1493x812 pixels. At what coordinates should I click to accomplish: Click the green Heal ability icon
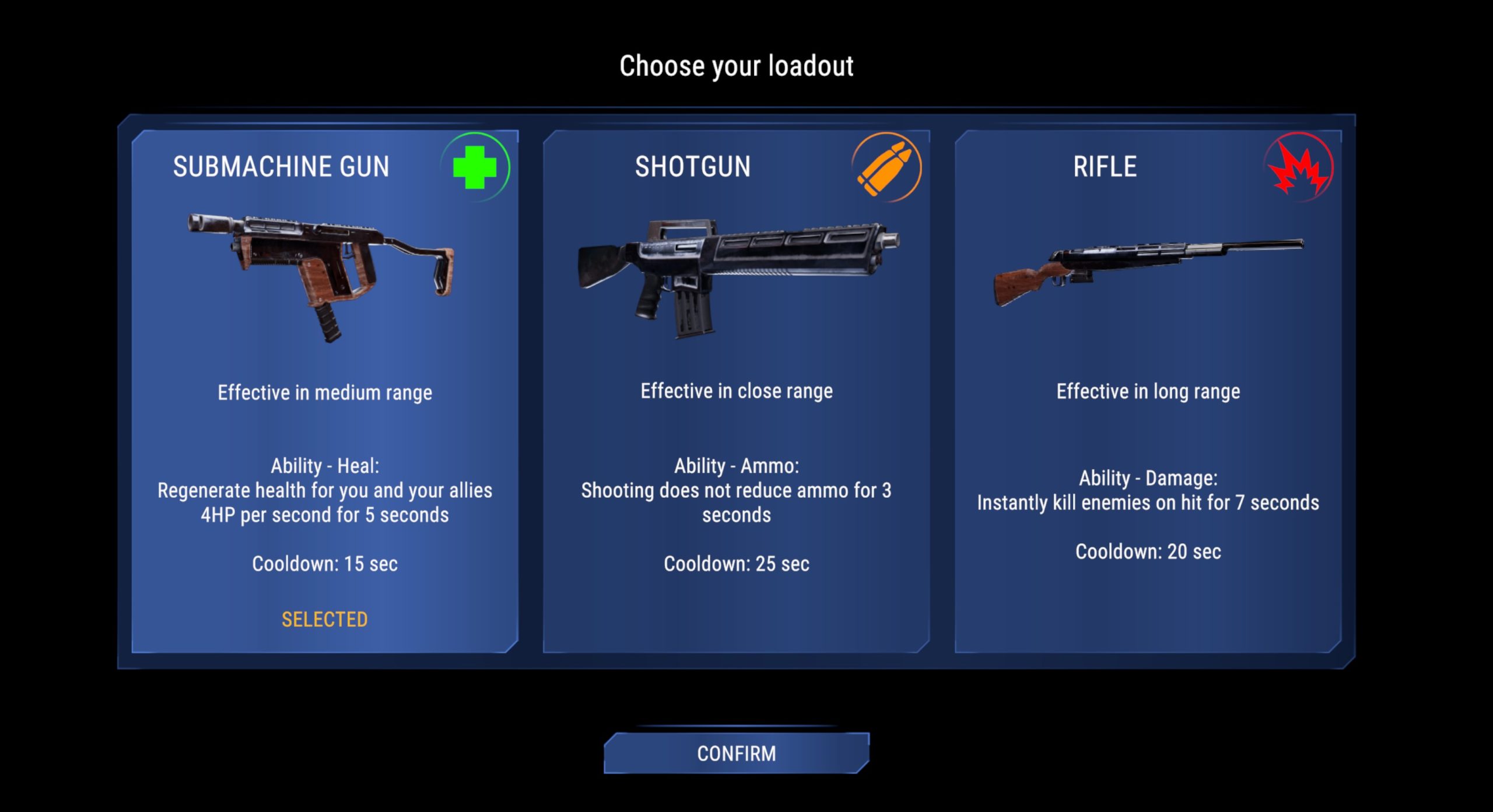click(x=475, y=168)
